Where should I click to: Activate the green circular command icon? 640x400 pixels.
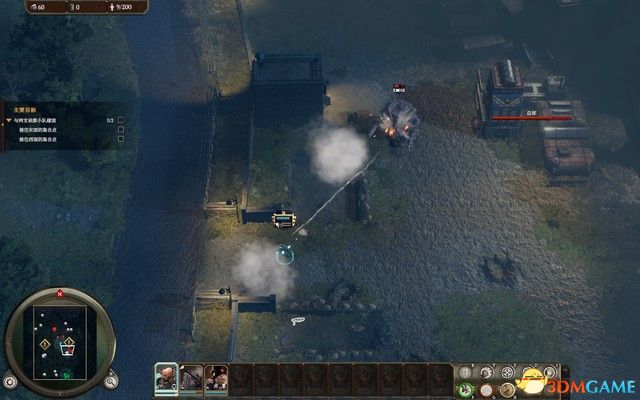[466, 389]
